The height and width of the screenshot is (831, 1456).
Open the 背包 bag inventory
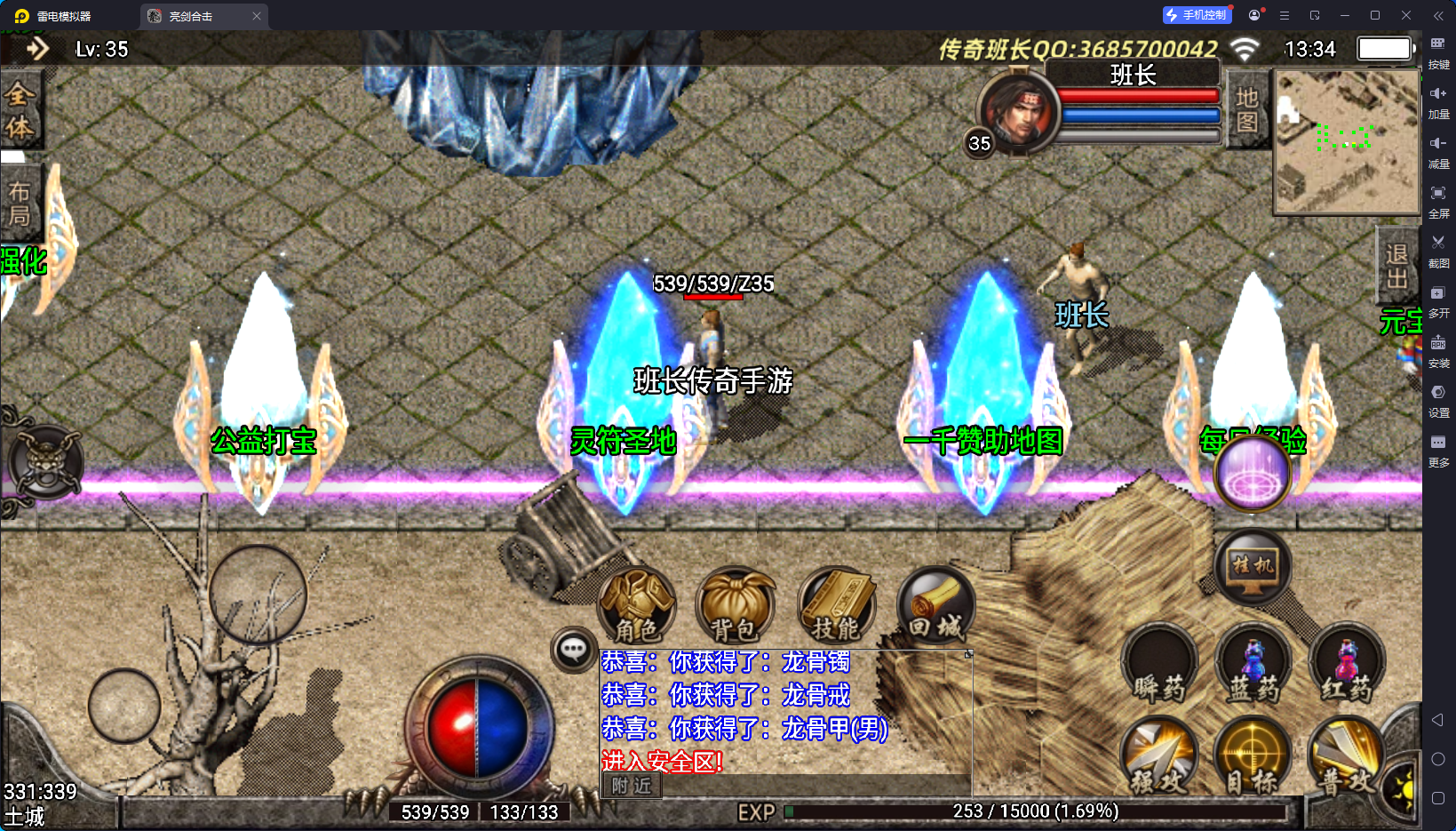pos(735,605)
